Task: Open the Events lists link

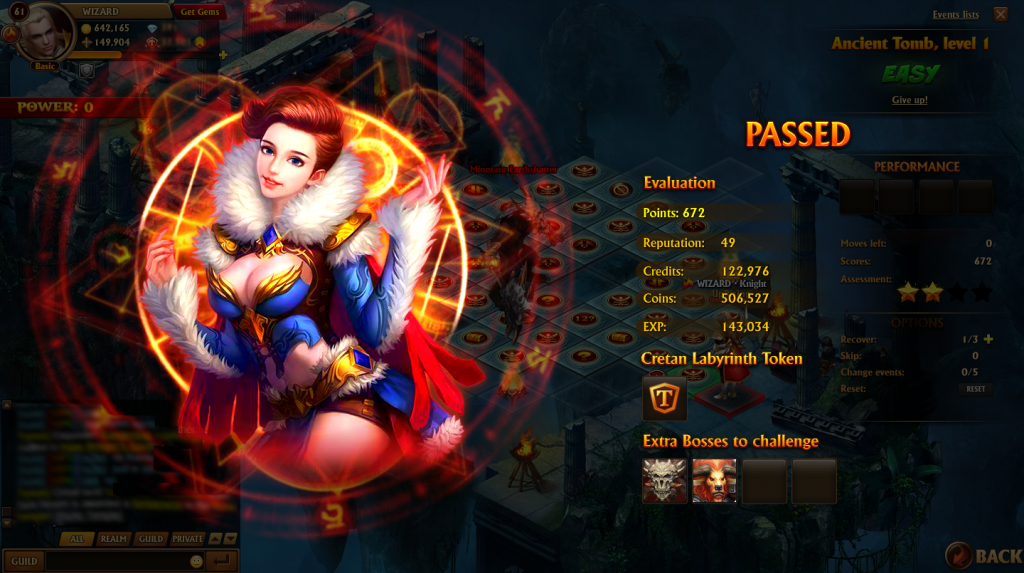Action: click(955, 15)
